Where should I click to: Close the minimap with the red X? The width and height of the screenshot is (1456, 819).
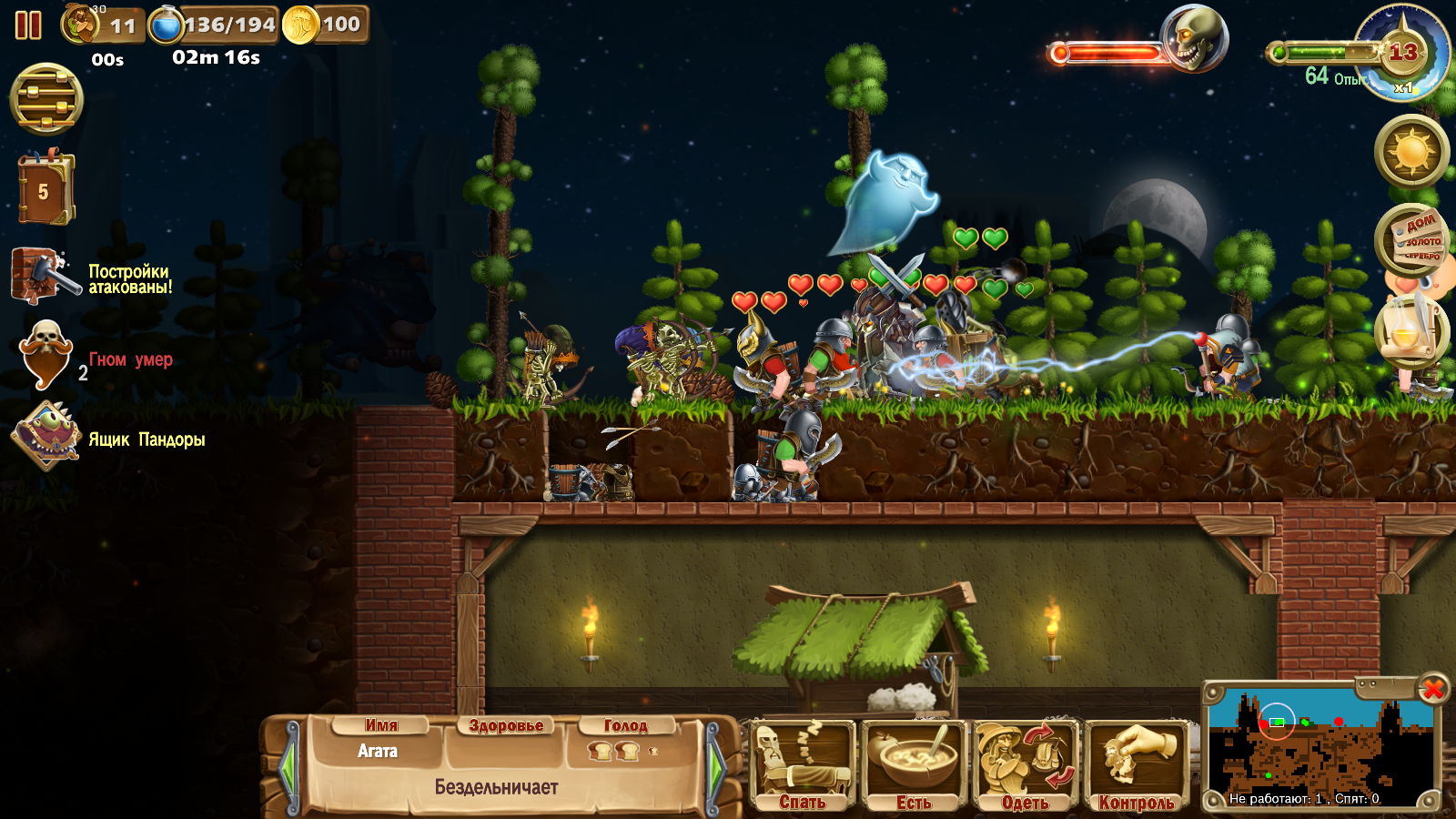click(1432, 689)
